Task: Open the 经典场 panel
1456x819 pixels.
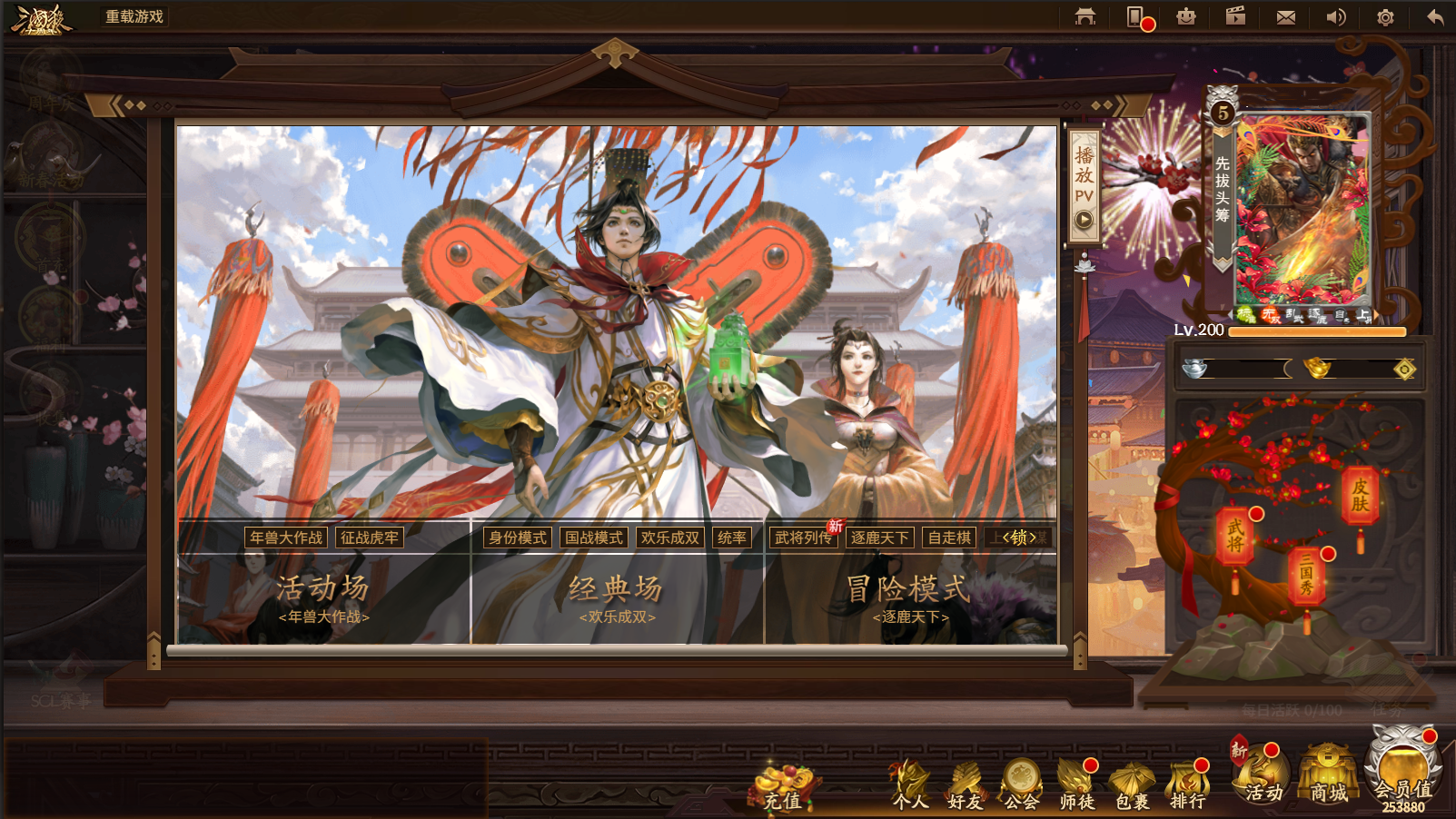Action: click(x=617, y=597)
